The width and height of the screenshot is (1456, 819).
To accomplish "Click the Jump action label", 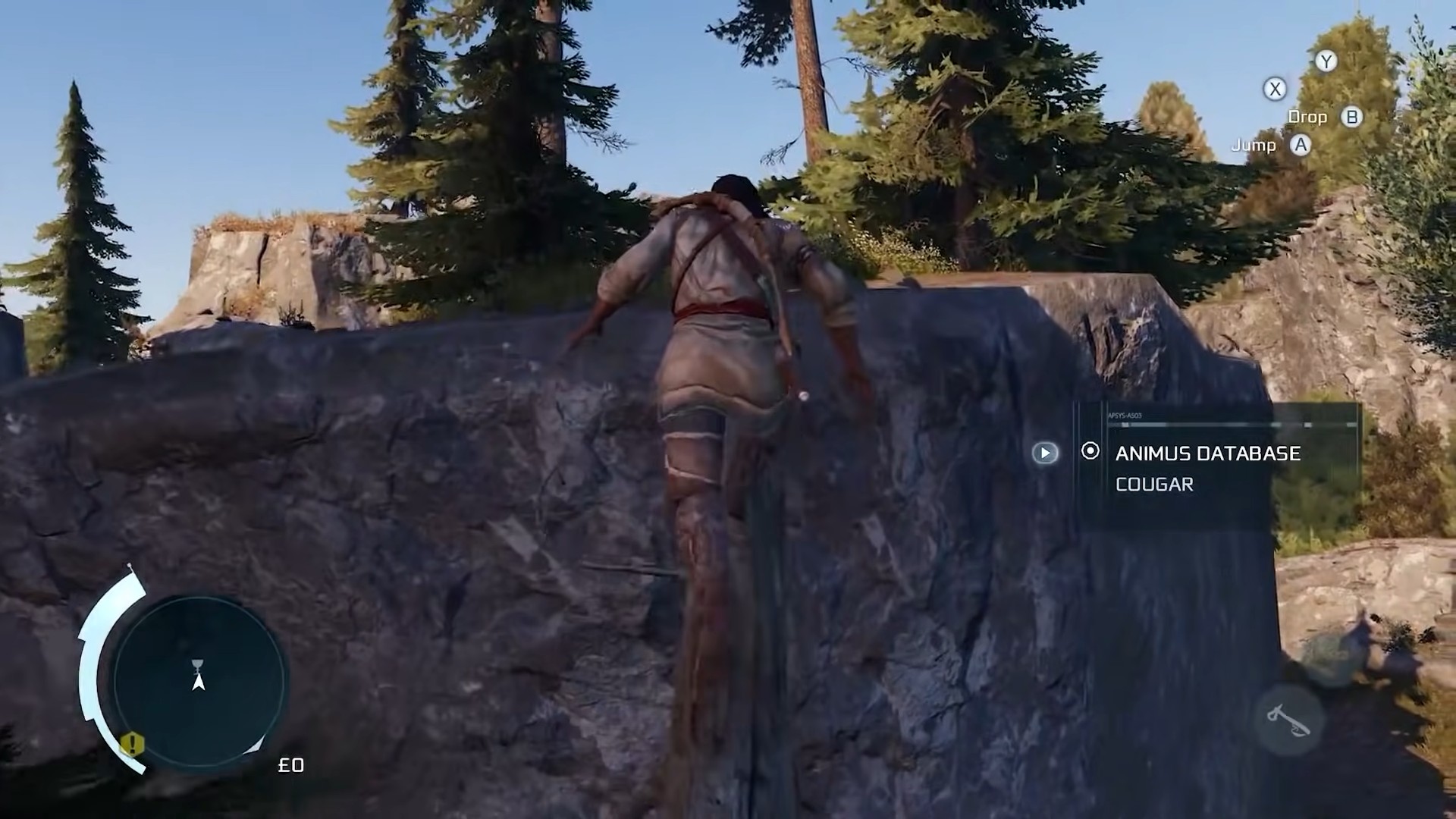I will 1253,145.
